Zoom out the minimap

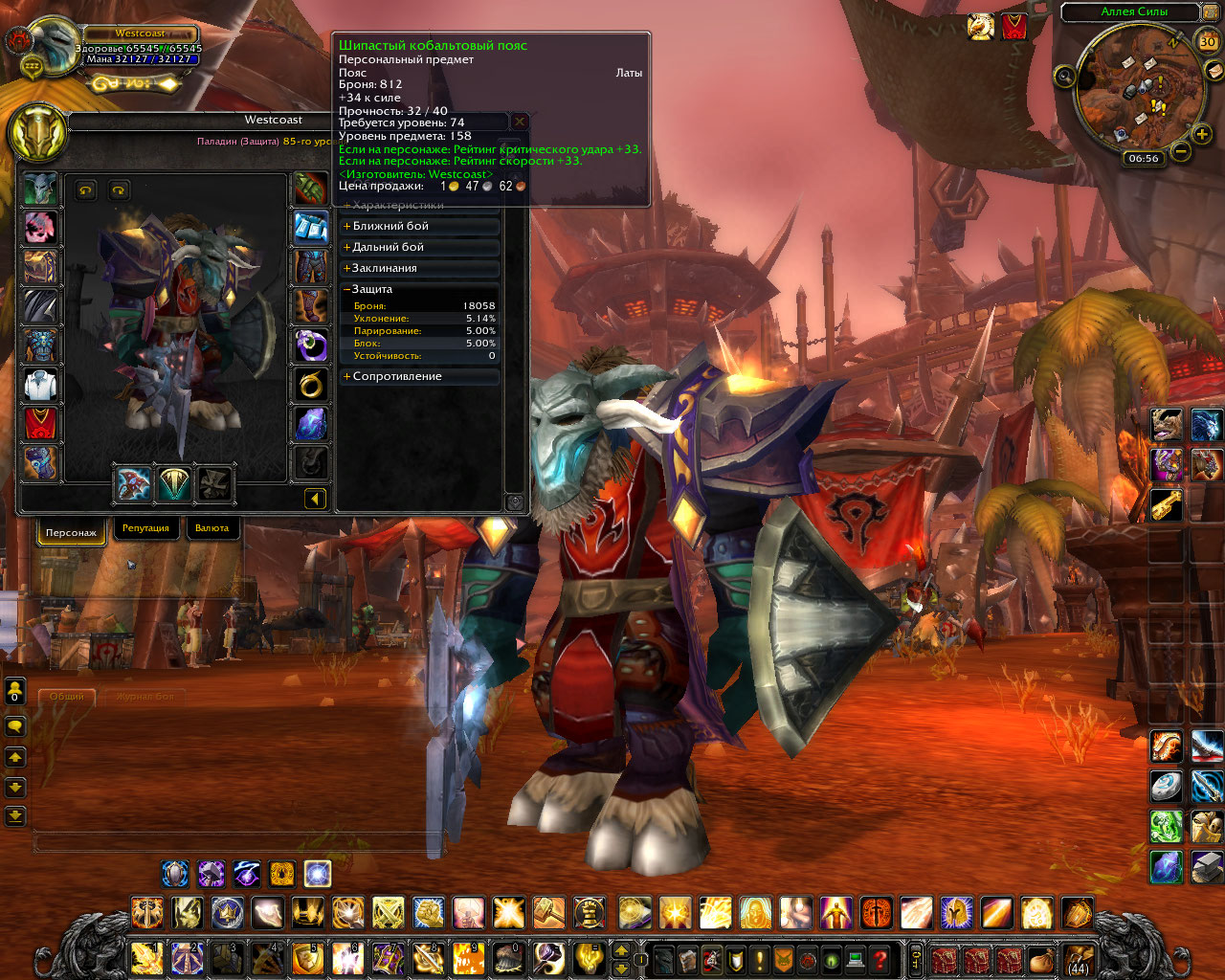(x=1181, y=151)
